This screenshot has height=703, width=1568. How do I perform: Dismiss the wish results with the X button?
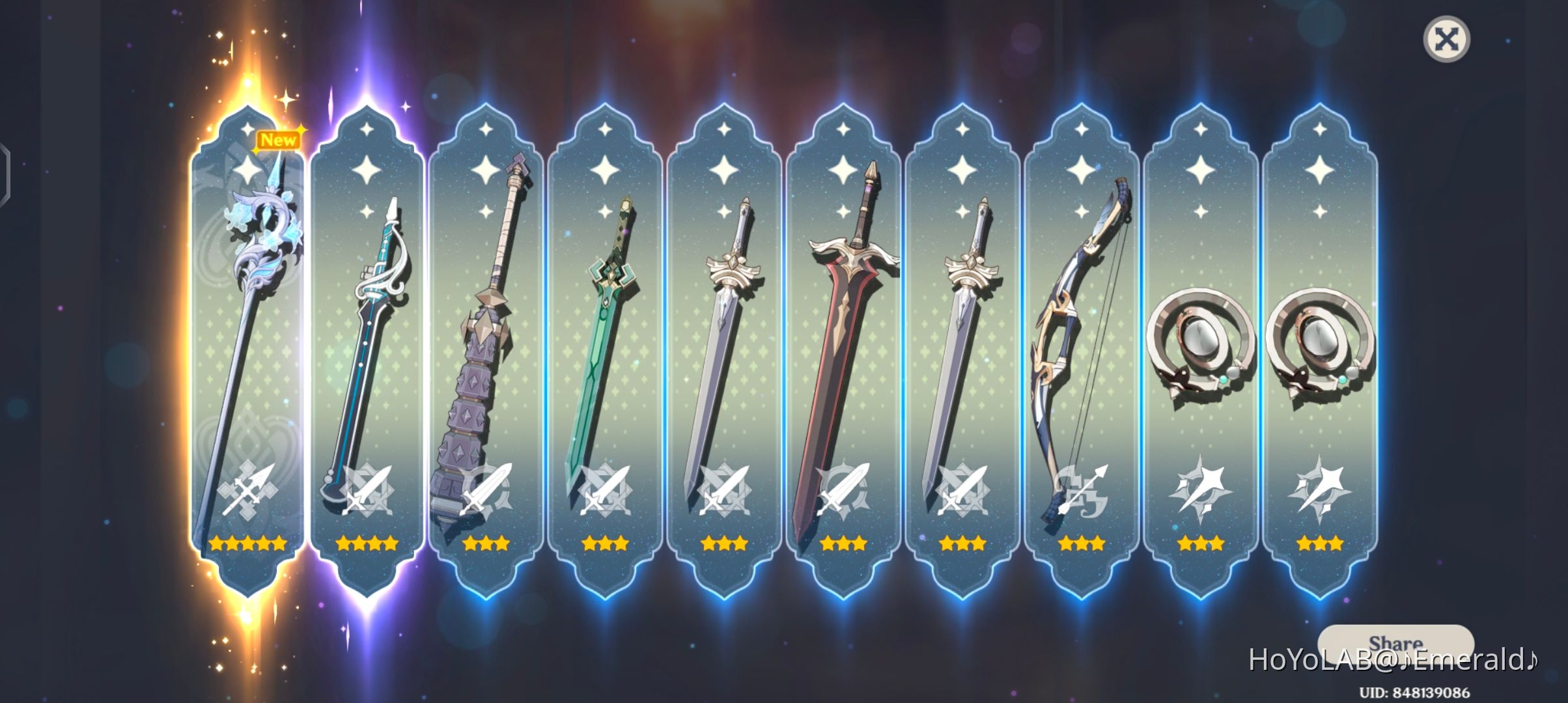coord(1447,40)
